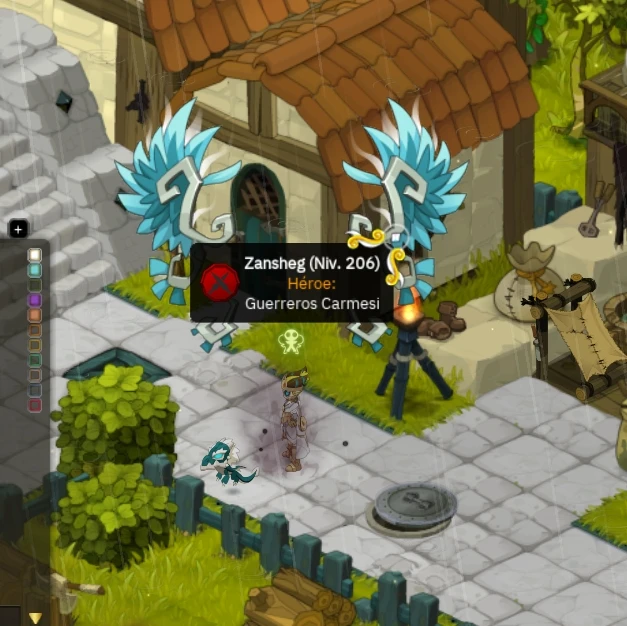Toggle the purple chat channel square
Viewport: 627px width, 626px height.
pyautogui.click(x=35, y=300)
